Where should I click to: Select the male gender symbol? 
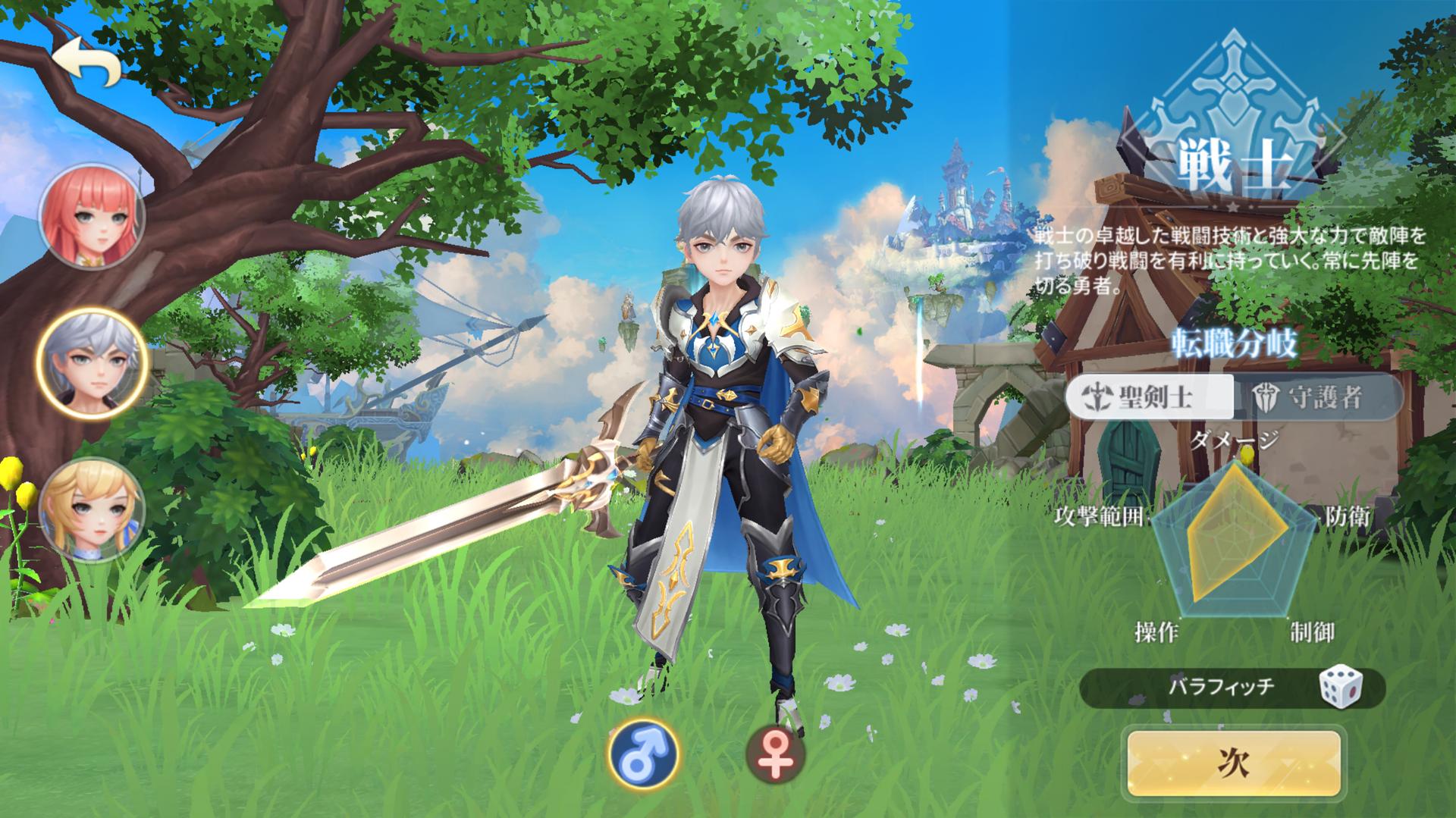point(643,755)
